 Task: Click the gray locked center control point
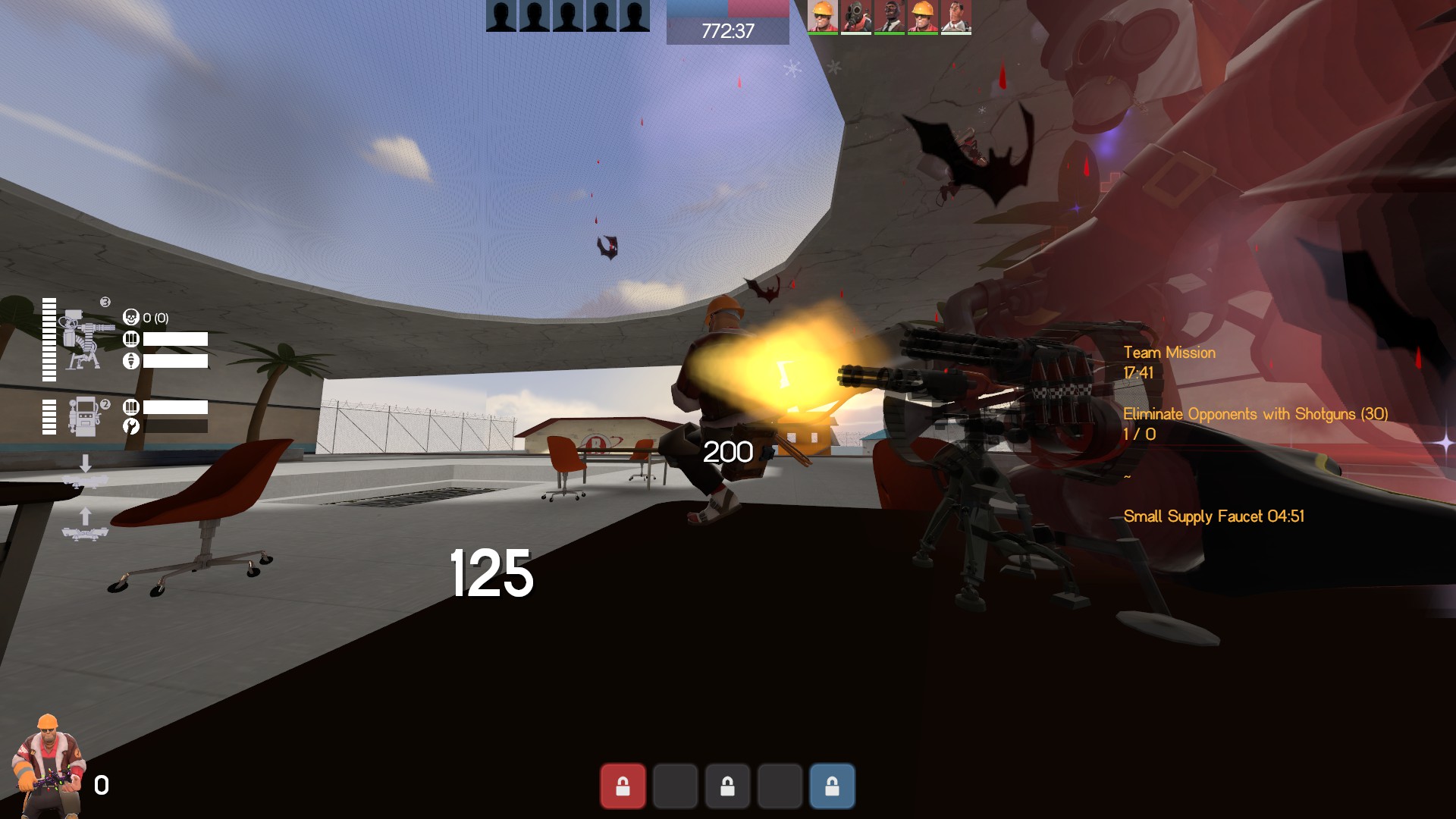(x=727, y=786)
